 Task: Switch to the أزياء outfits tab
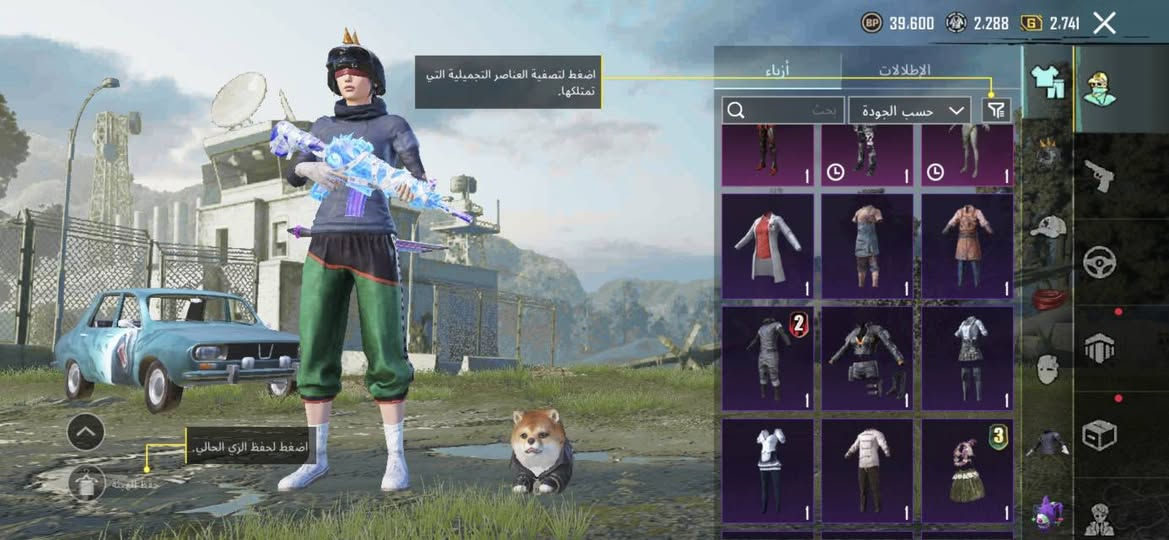pyautogui.click(x=779, y=69)
